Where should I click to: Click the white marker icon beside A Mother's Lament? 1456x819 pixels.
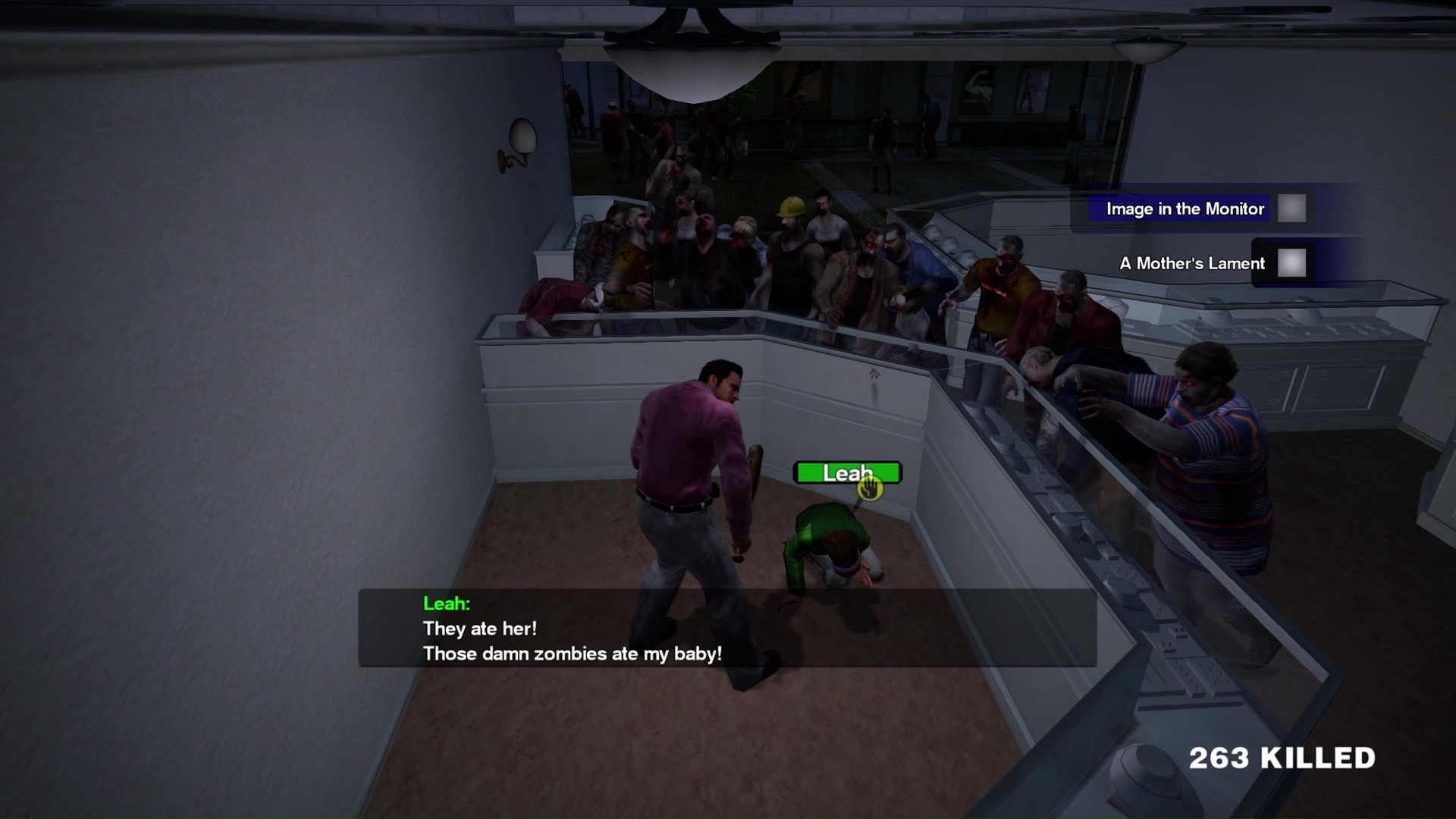tap(1291, 263)
